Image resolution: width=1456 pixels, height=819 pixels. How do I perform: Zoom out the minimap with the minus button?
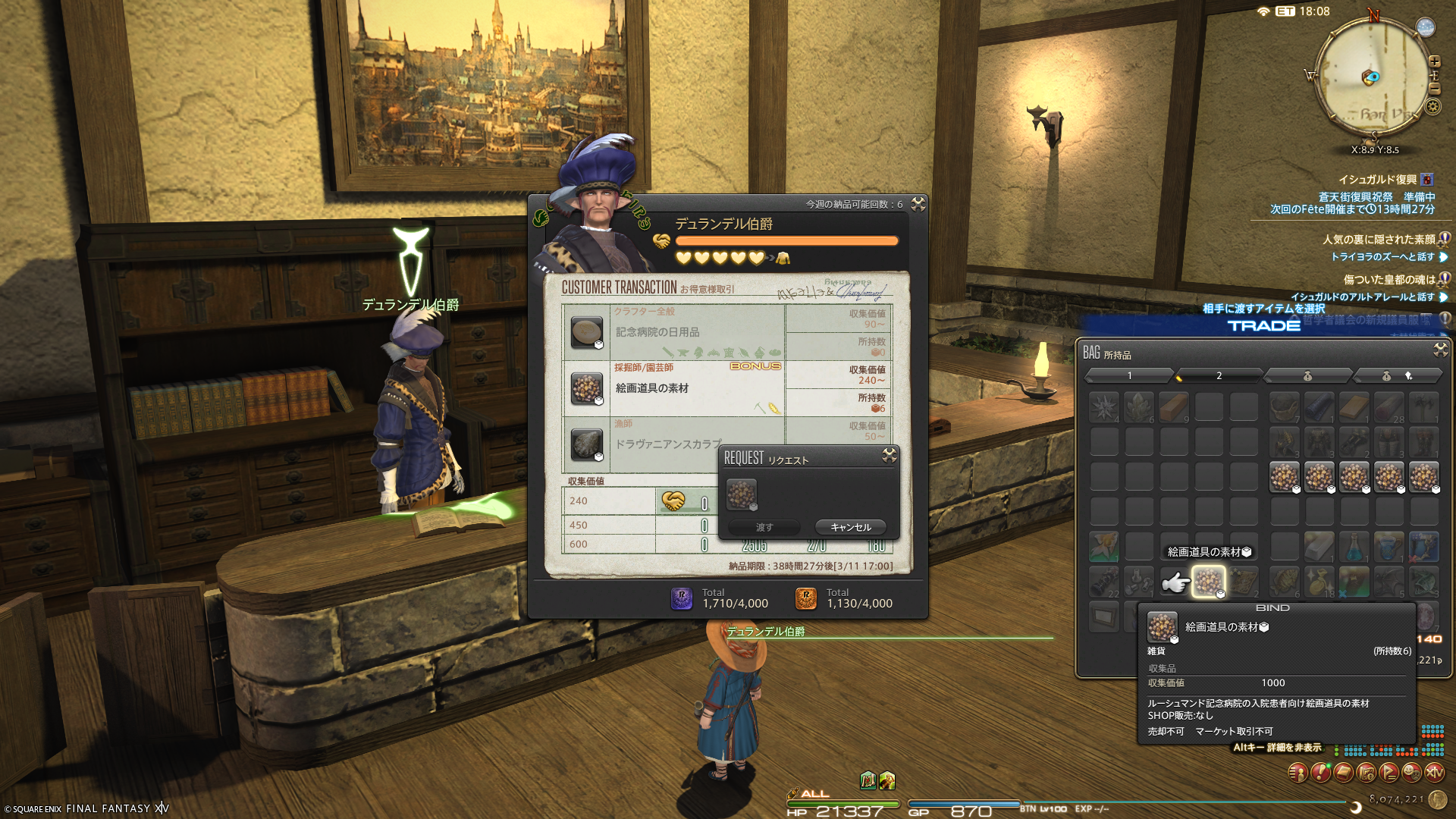point(1435,89)
